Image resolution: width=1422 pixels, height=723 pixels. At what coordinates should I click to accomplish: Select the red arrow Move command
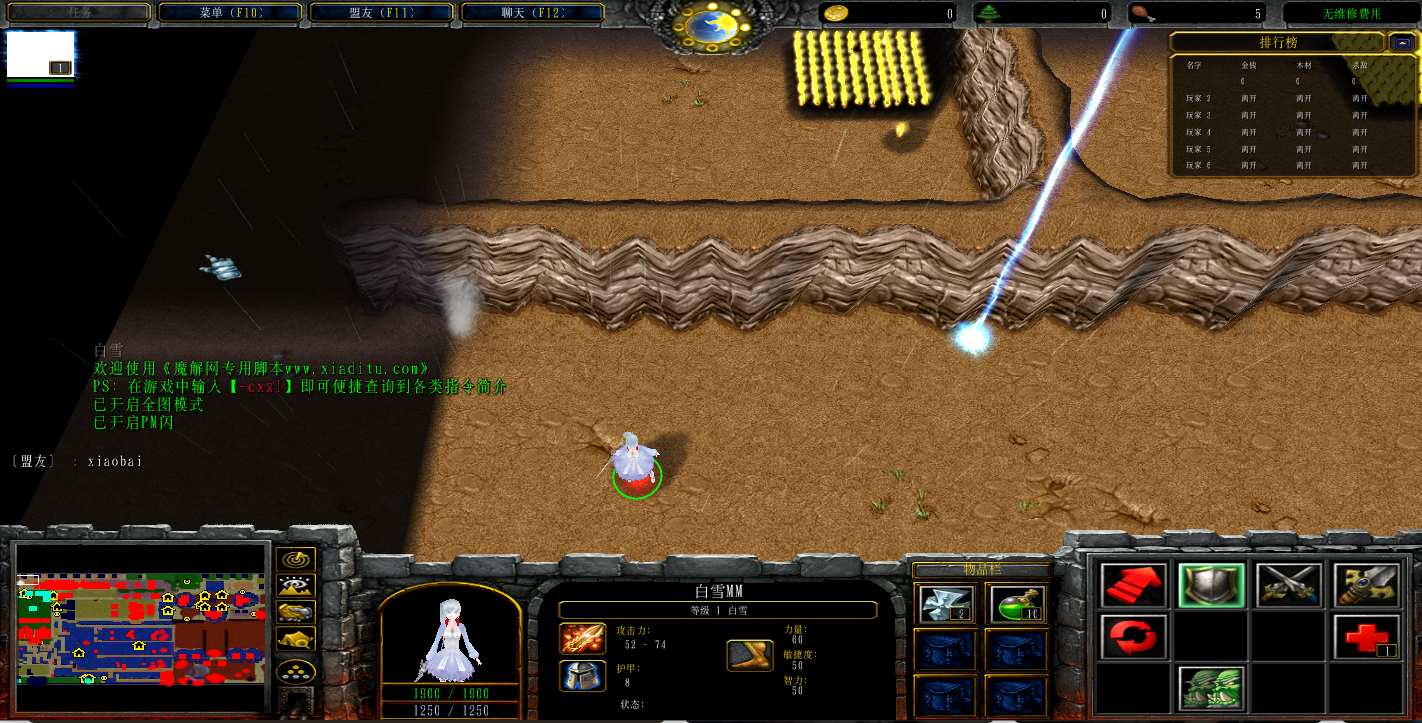pyautogui.click(x=1133, y=586)
